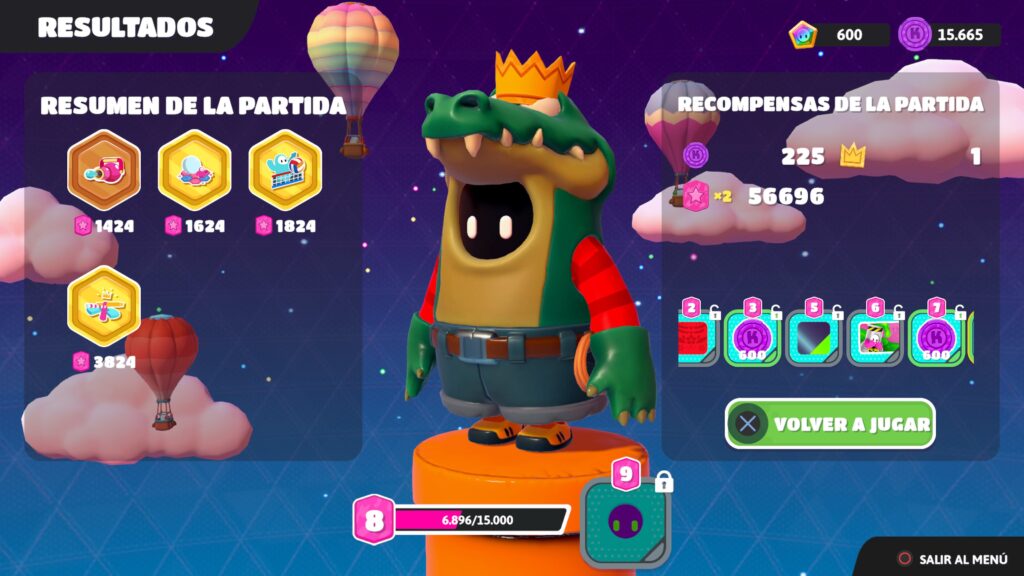Choose the gold medal worth 1624 fame
1024x576 pixels.
[x=195, y=169]
